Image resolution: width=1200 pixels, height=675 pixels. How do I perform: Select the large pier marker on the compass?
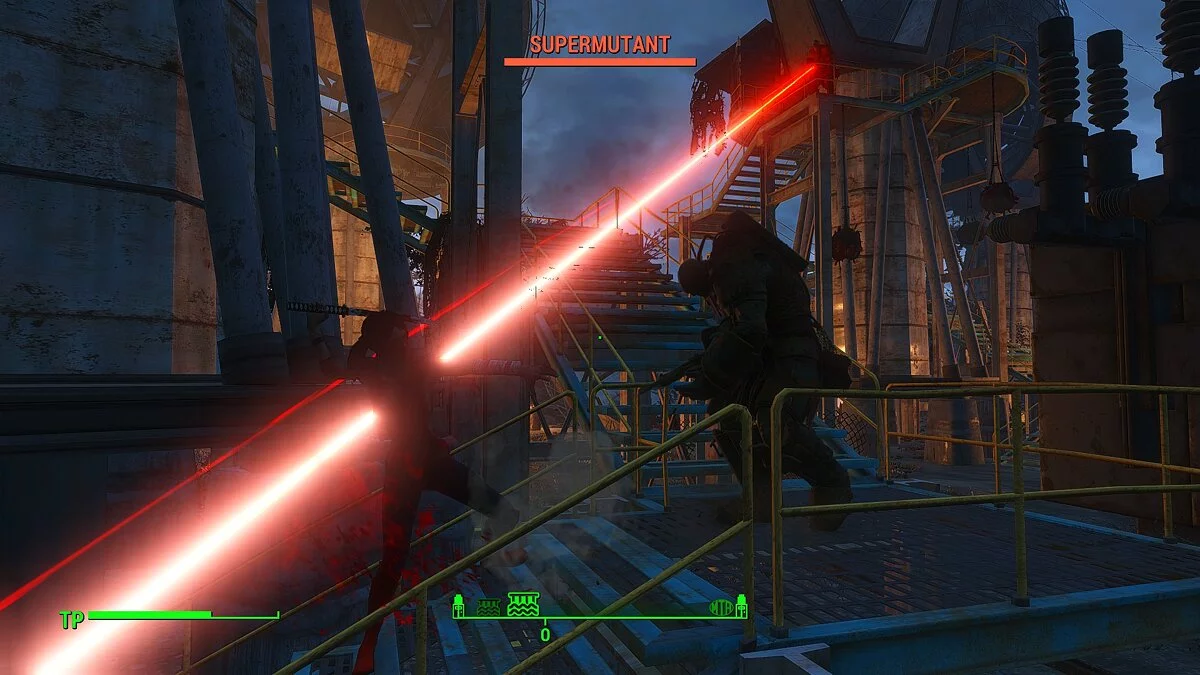click(523, 603)
